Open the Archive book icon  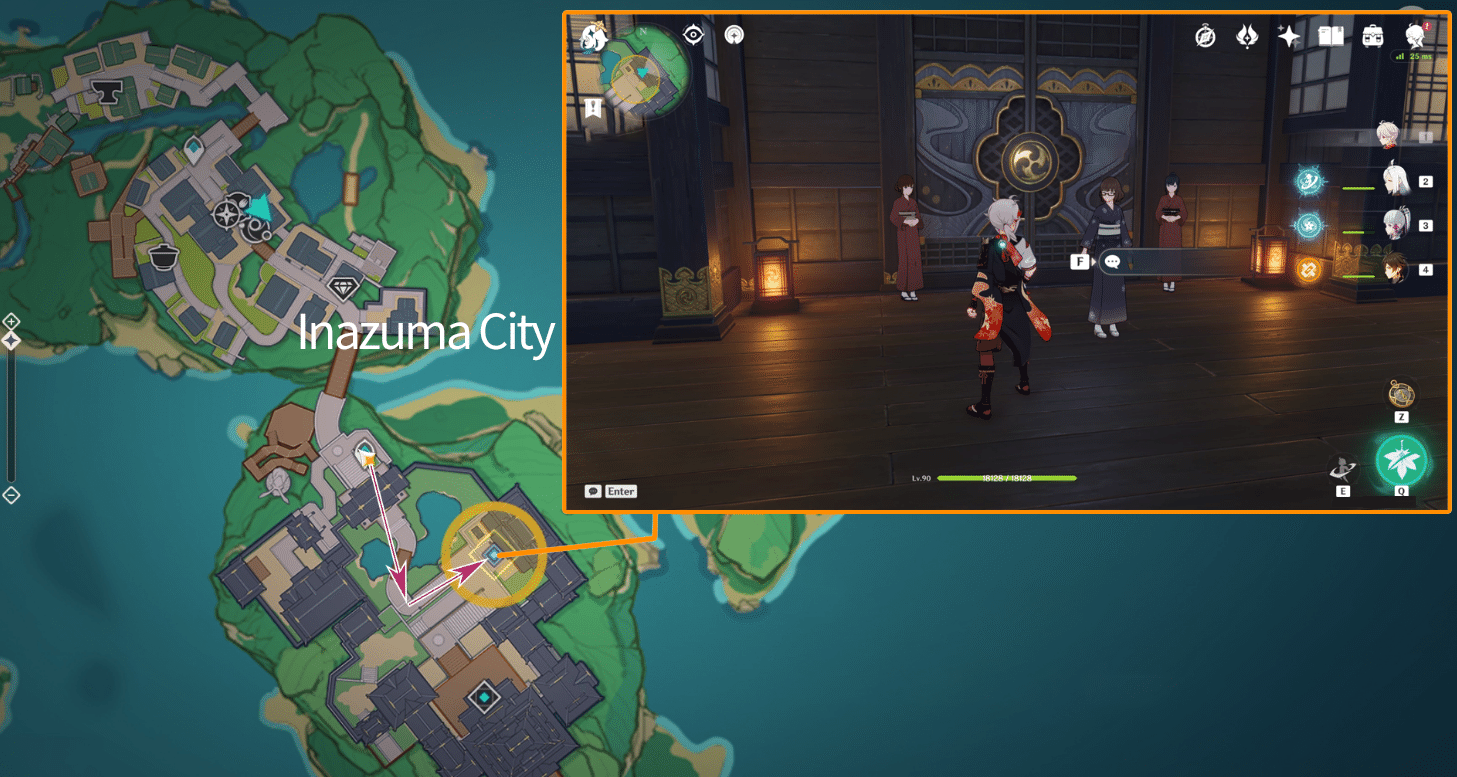[1330, 35]
